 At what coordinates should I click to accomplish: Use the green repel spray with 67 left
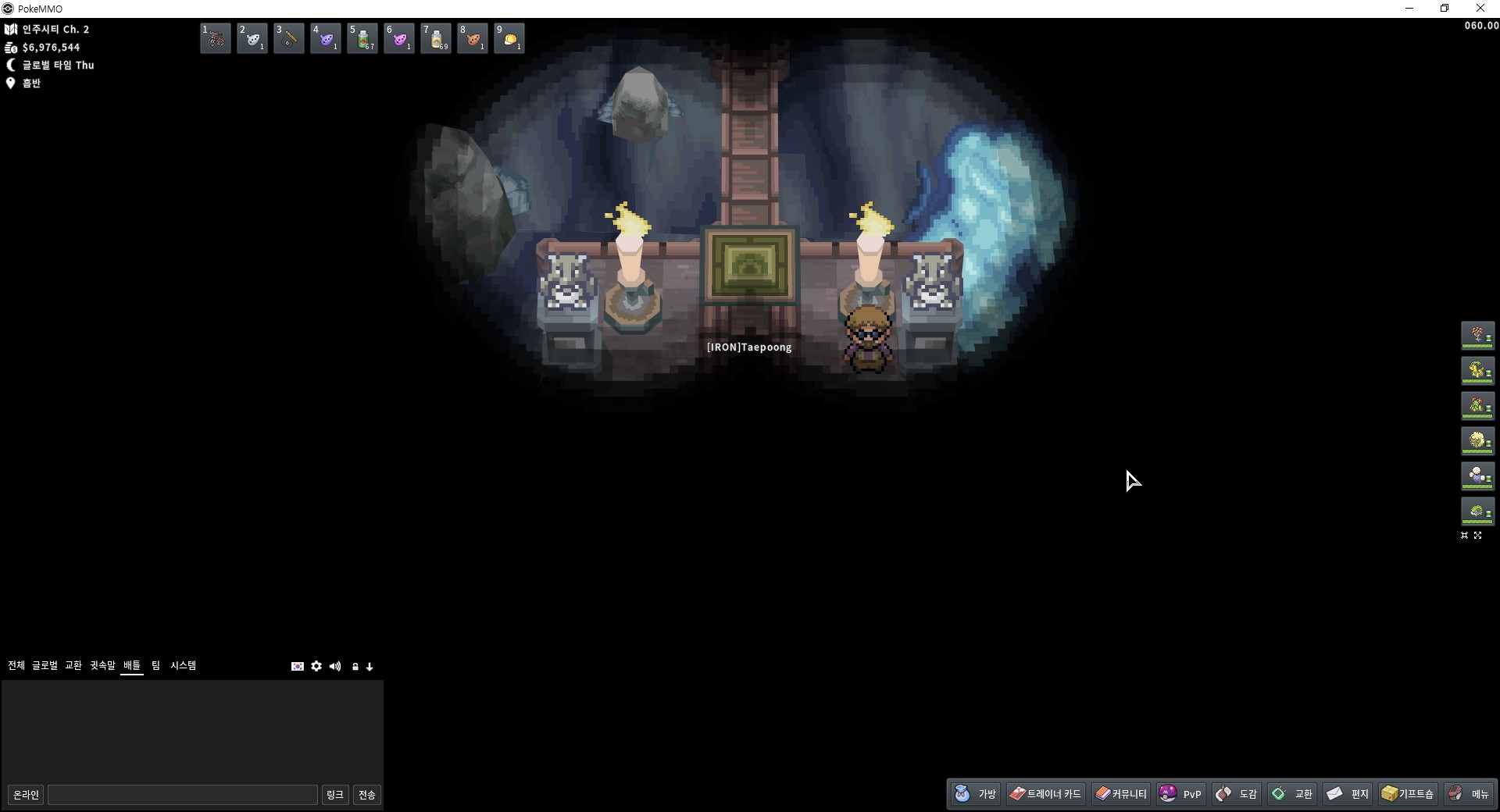pos(362,38)
